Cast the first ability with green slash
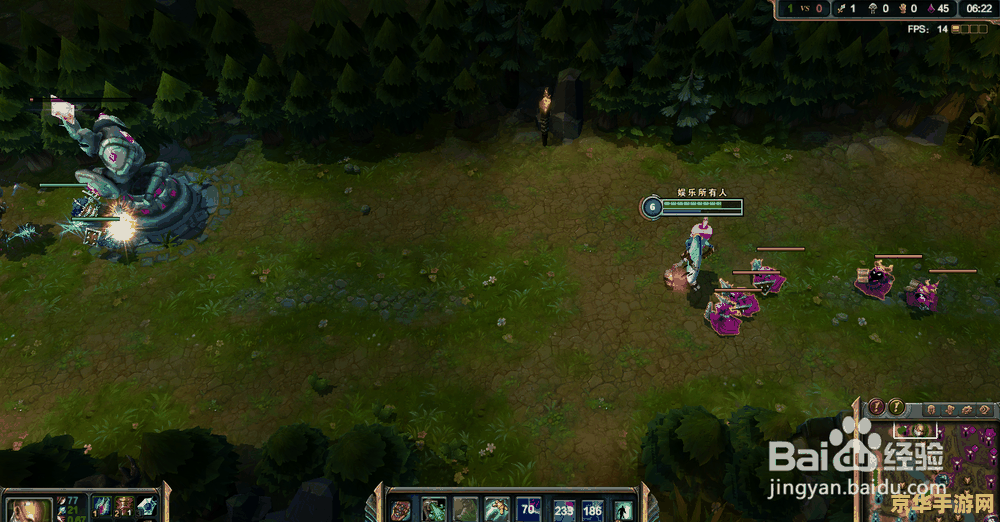Screen dimensions: 1000x522 [x=433, y=510]
